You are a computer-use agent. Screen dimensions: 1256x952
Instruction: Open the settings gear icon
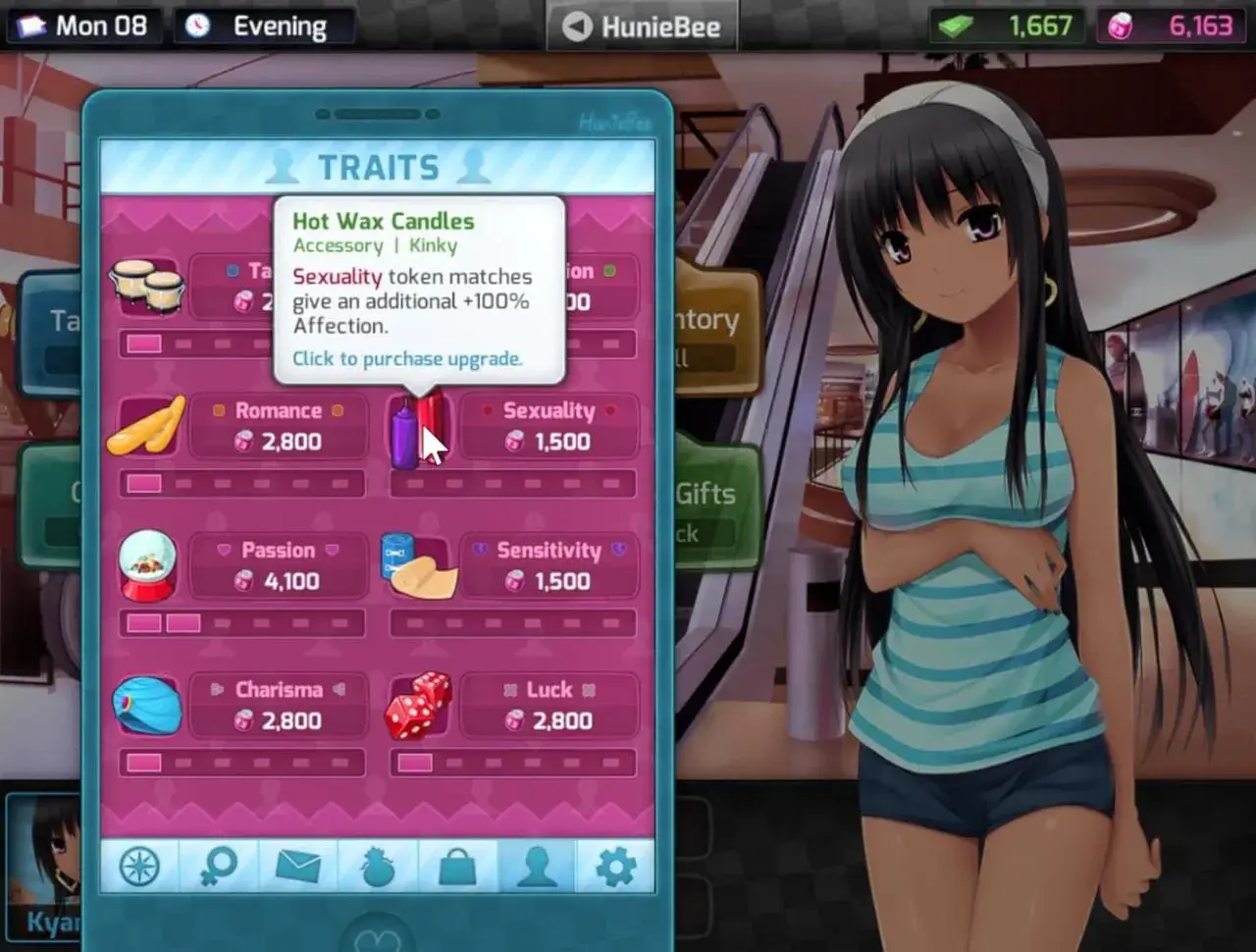pyautogui.click(x=614, y=868)
